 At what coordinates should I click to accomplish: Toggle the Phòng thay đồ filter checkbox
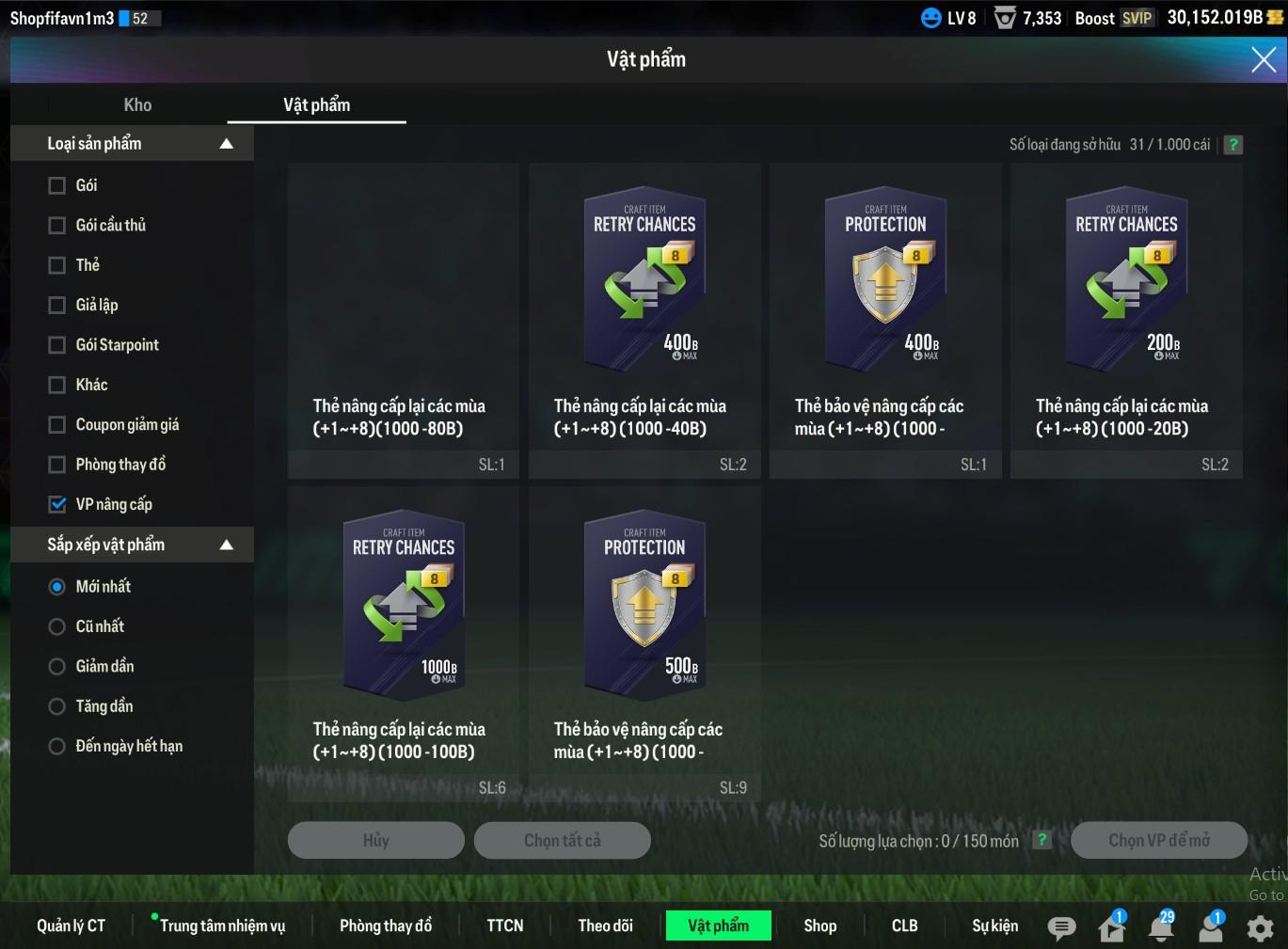(x=57, y=465)
